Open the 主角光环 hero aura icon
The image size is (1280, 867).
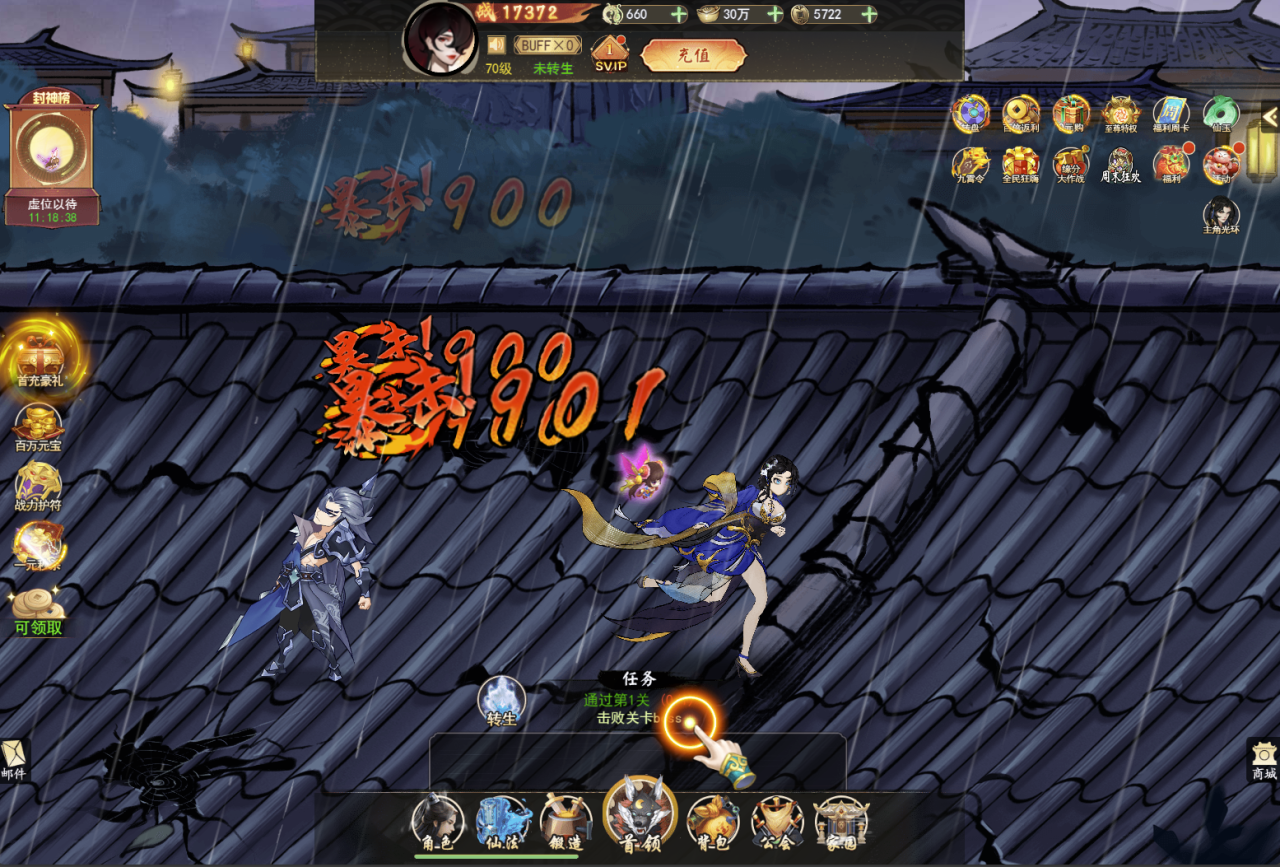1221,214
